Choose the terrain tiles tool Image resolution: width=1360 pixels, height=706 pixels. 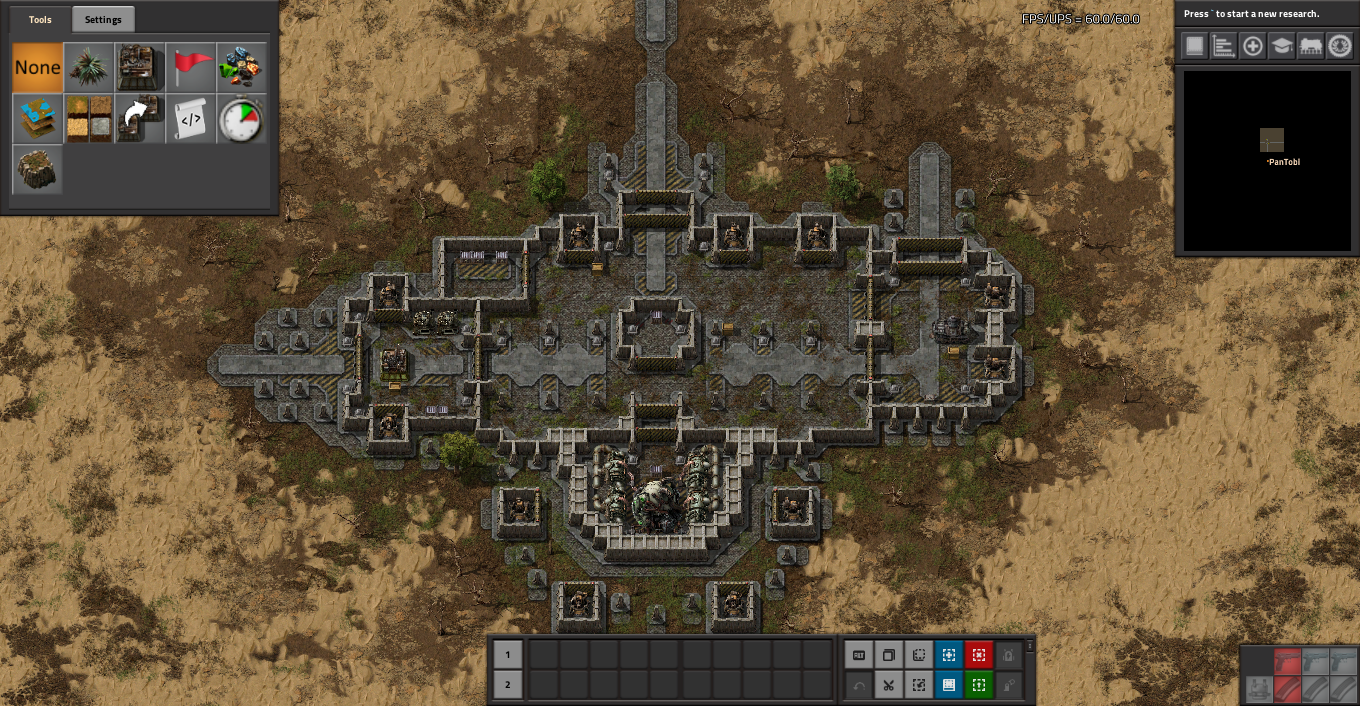(89, 119)
